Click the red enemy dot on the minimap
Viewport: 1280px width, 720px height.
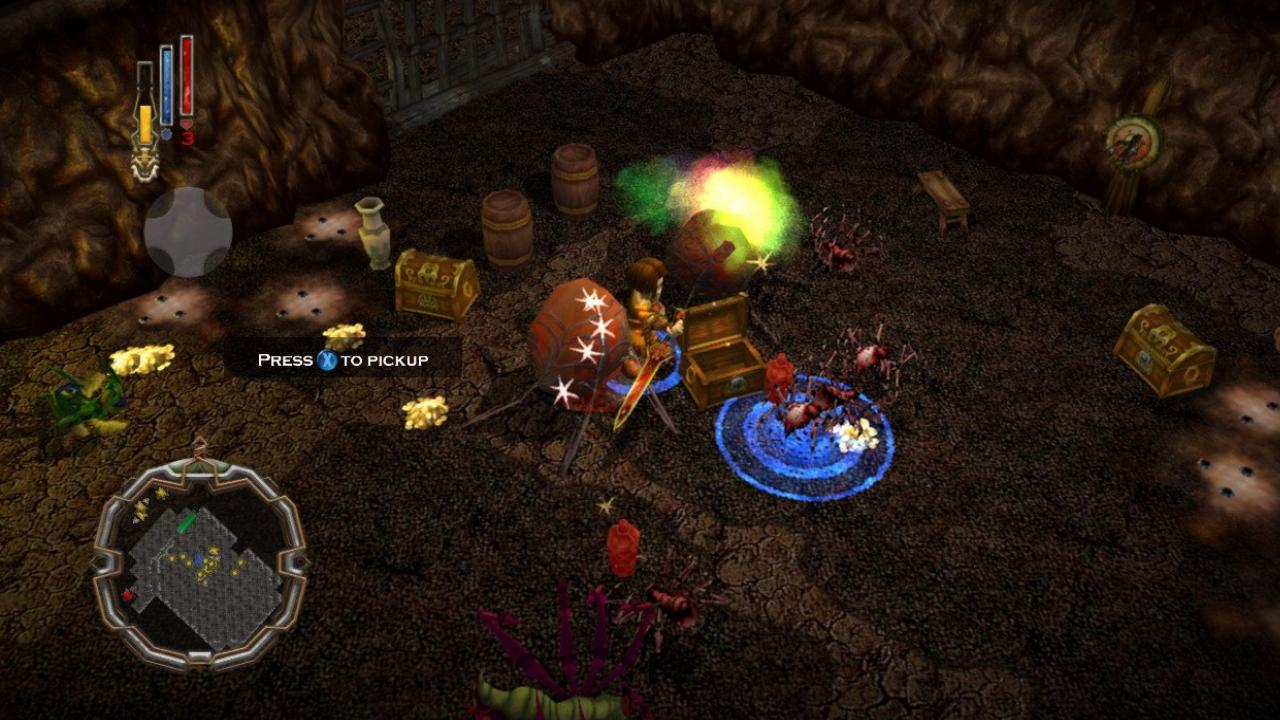pos(128,595)
